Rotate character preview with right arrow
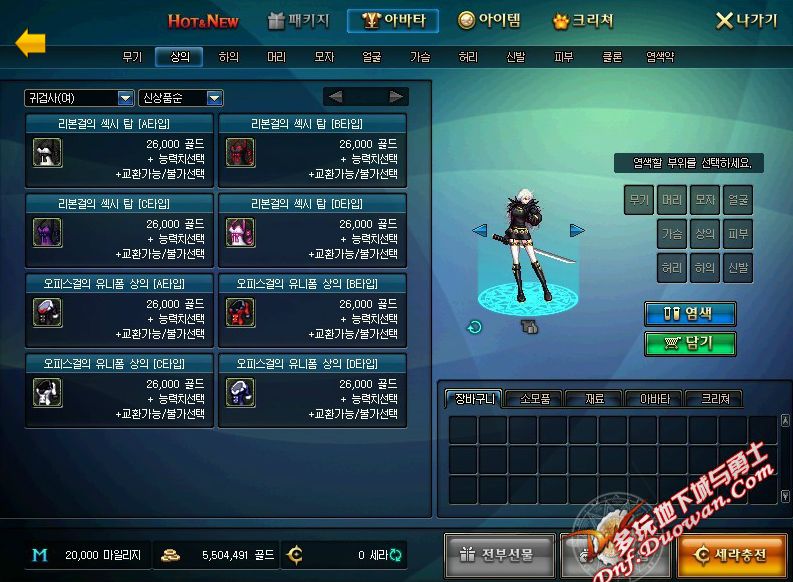 coord(577,230)
